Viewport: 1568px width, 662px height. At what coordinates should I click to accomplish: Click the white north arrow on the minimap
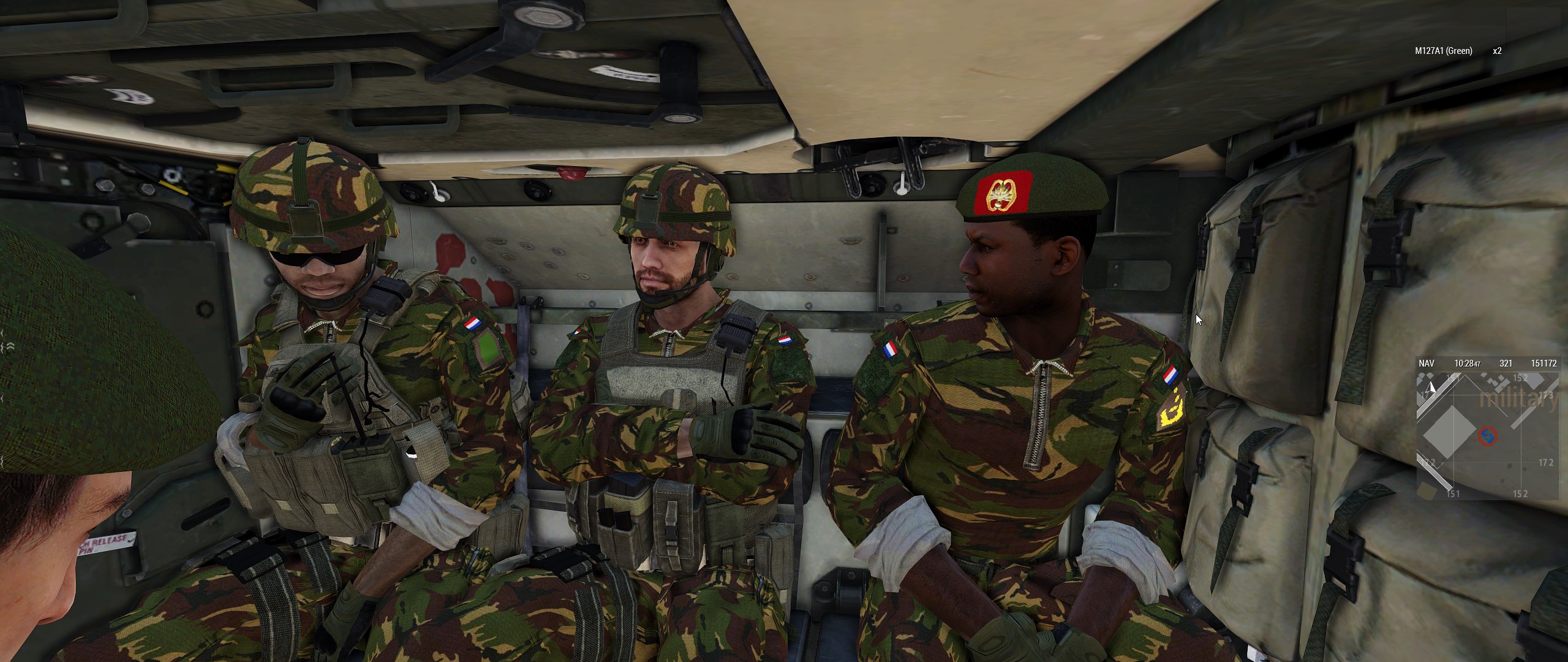coord(1431,387)
